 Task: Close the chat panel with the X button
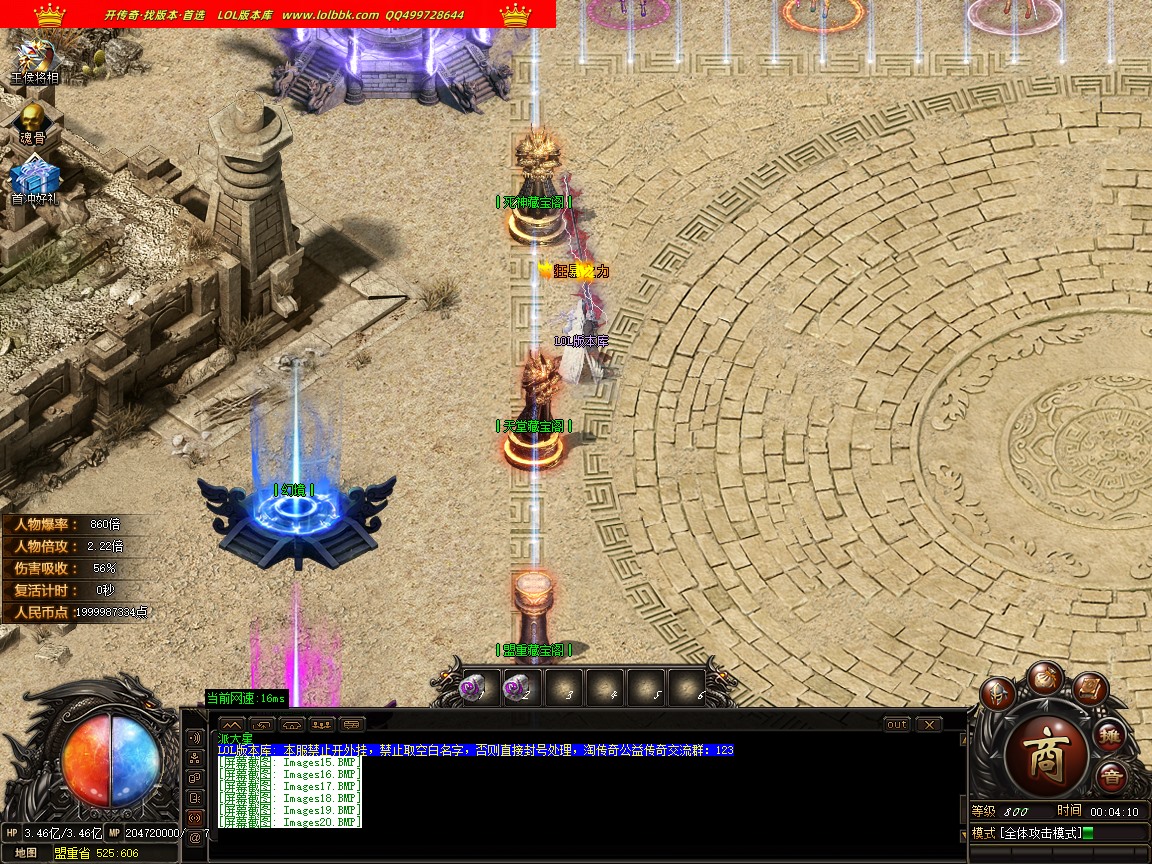pos(928,724)
